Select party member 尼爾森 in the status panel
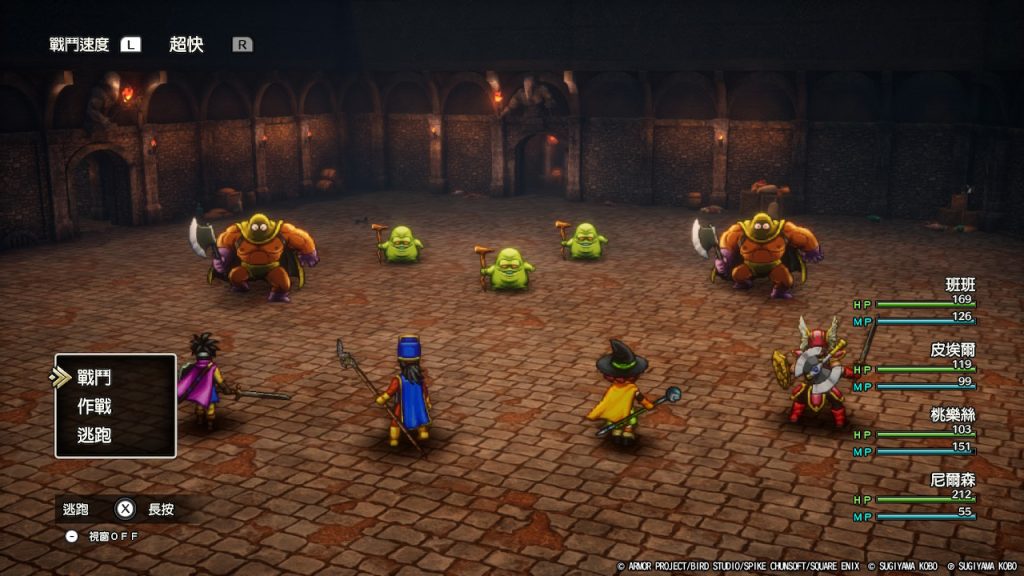Image resolution: width=1024 pixels, height=576 pixels. (952, 479)
